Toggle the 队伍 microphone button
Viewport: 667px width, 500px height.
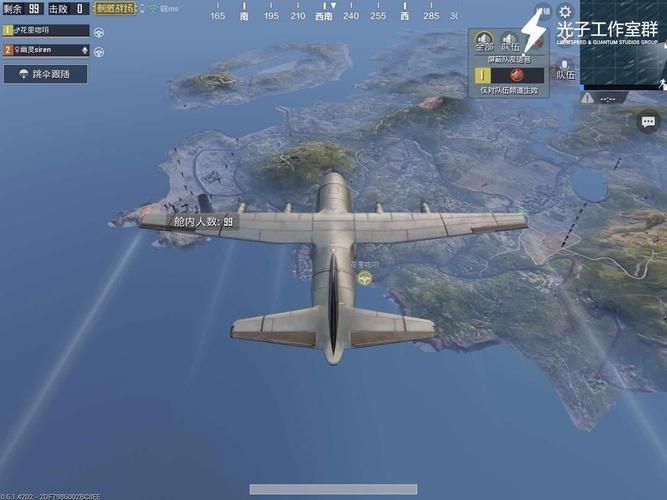(565, 70)
